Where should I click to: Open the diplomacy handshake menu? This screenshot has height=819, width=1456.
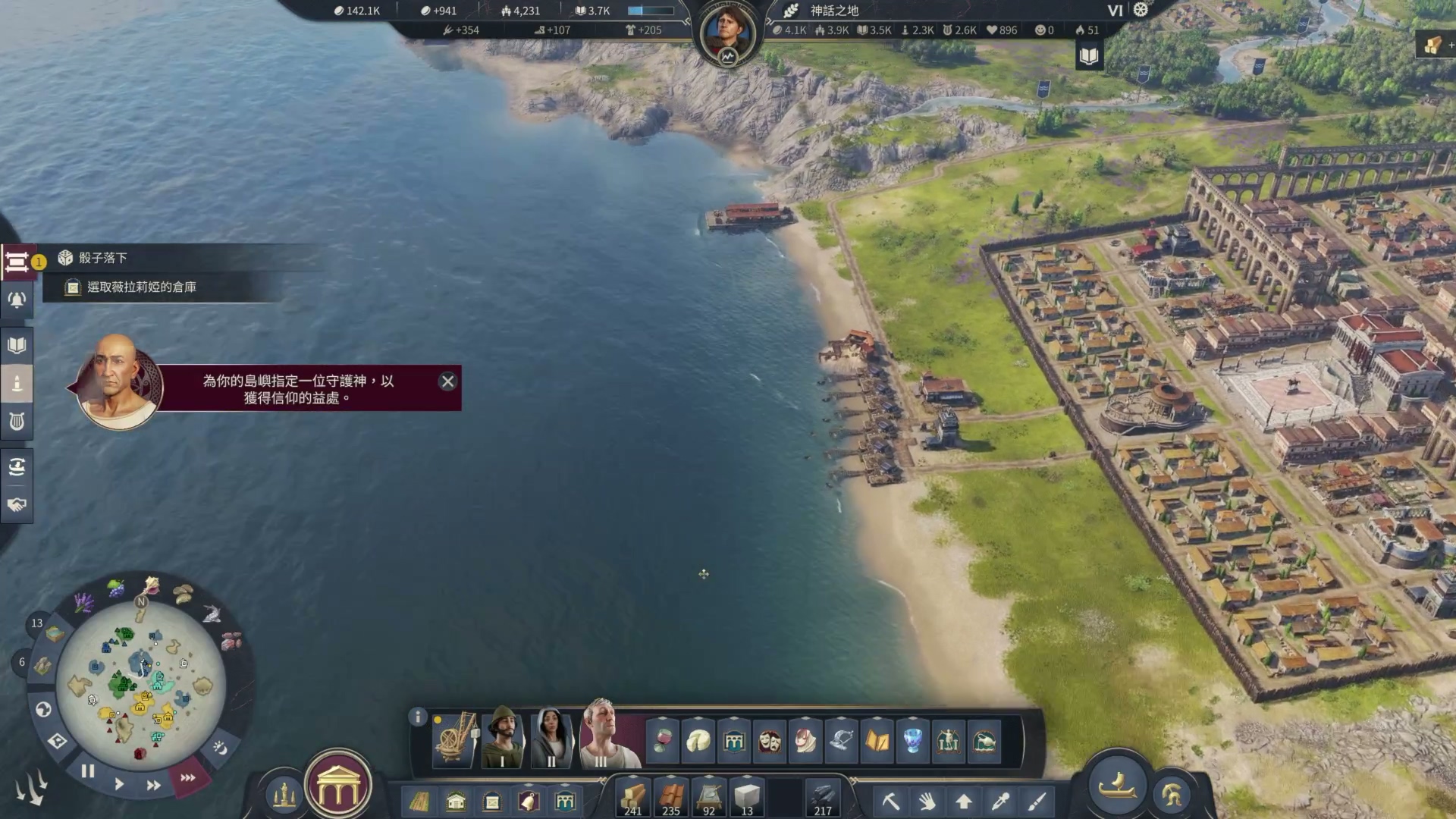coord(17,504)
